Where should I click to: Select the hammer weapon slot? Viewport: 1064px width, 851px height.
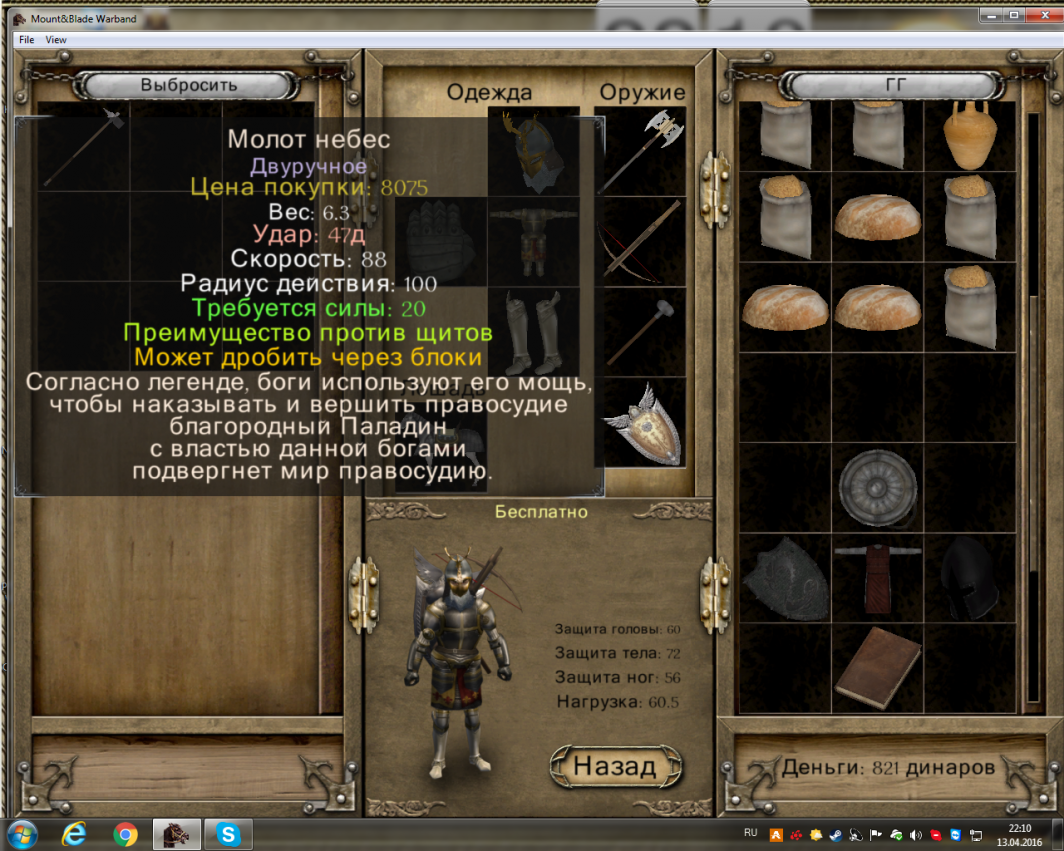point(645,332)
